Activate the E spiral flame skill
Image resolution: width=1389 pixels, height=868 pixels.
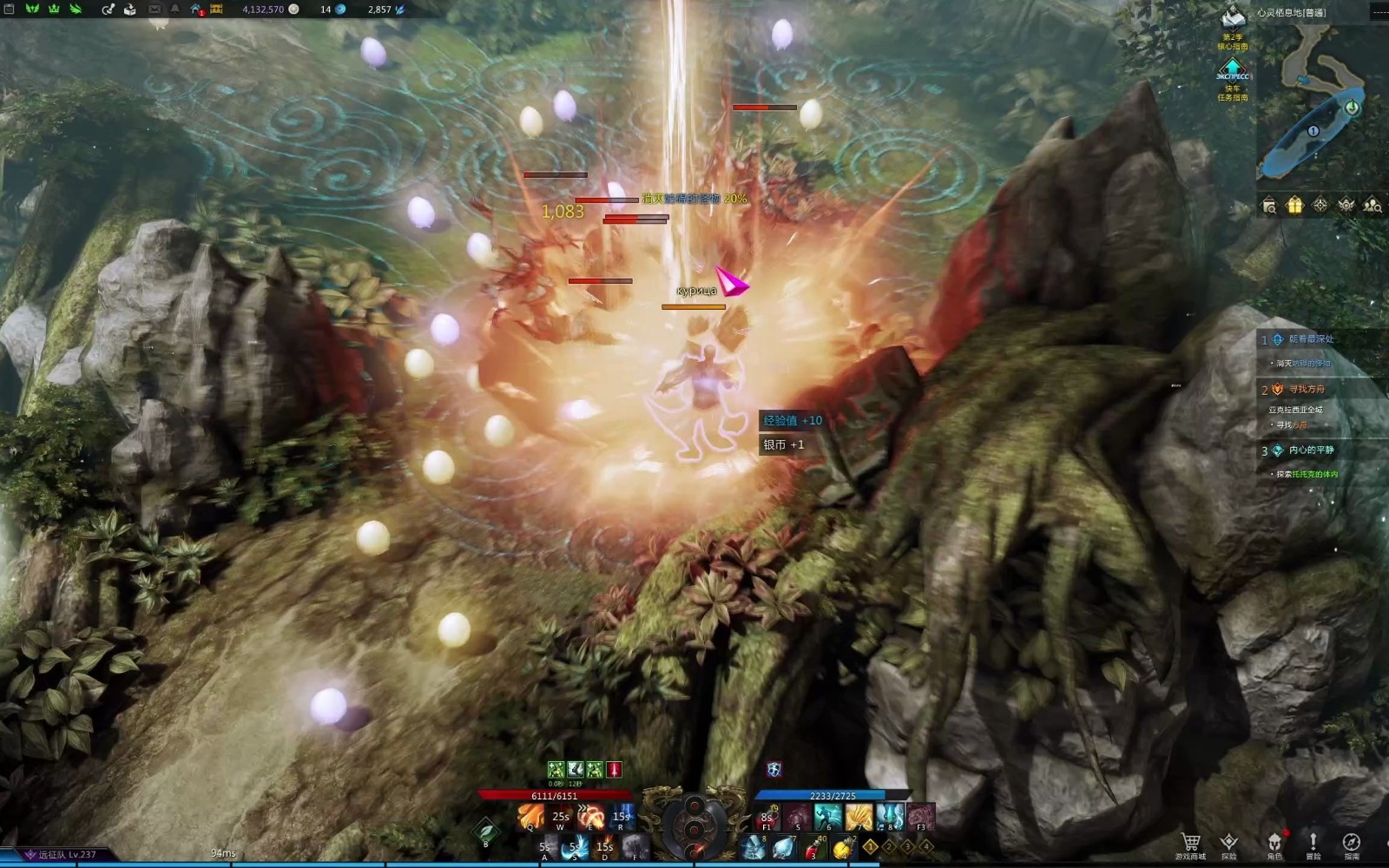(x=591, y=816)
